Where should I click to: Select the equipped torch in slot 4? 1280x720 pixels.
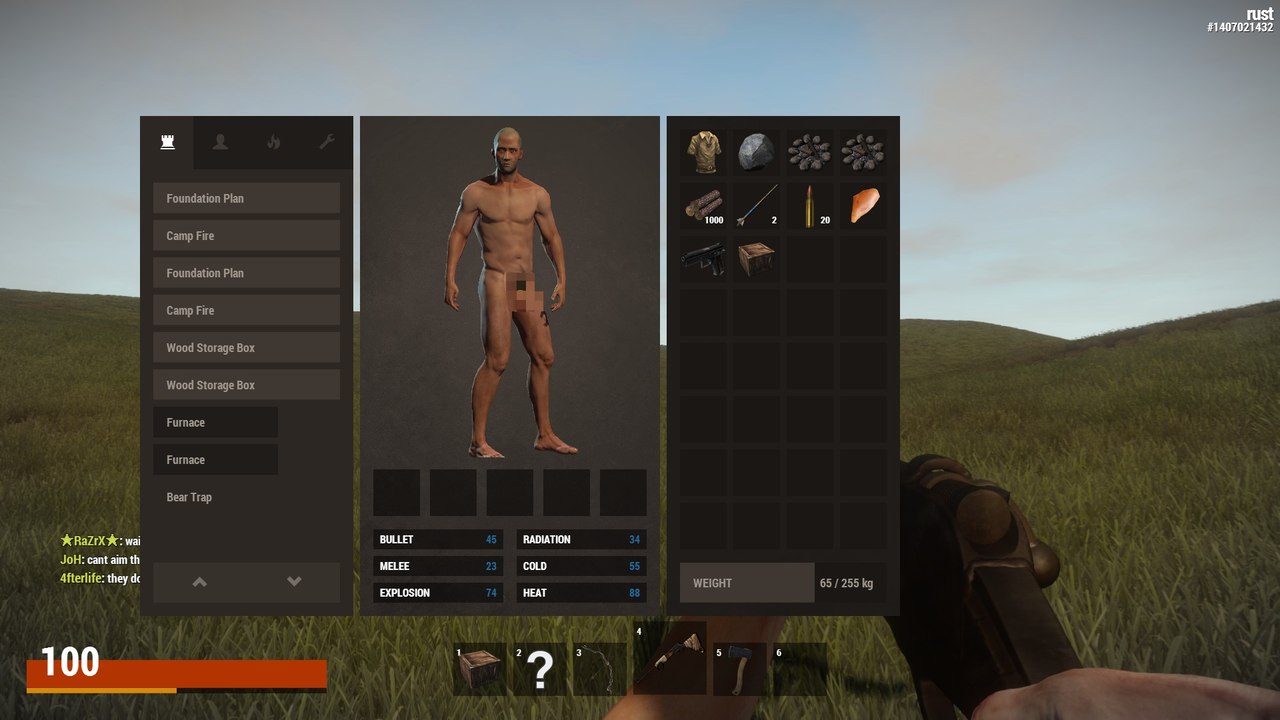(x=669, y=660)
